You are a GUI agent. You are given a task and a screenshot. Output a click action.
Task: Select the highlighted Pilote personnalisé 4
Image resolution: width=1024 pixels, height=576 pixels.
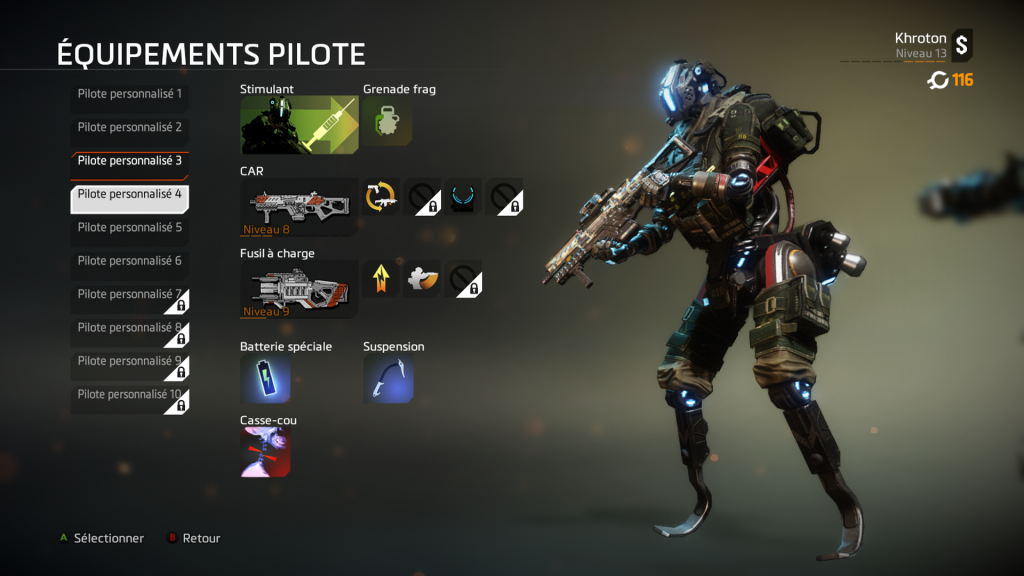point(129,195)
